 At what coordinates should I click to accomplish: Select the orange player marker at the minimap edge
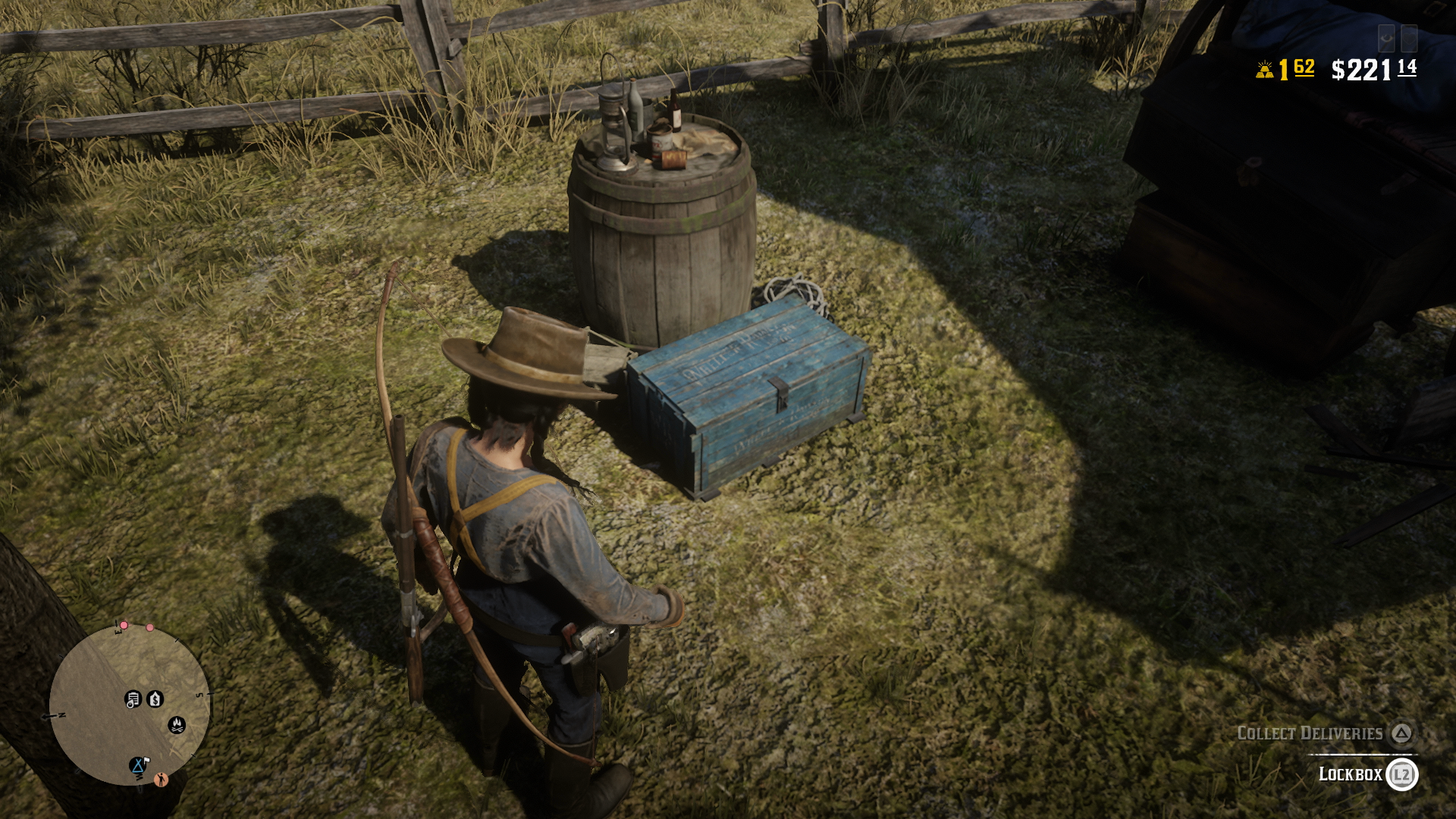click(161, 780)
